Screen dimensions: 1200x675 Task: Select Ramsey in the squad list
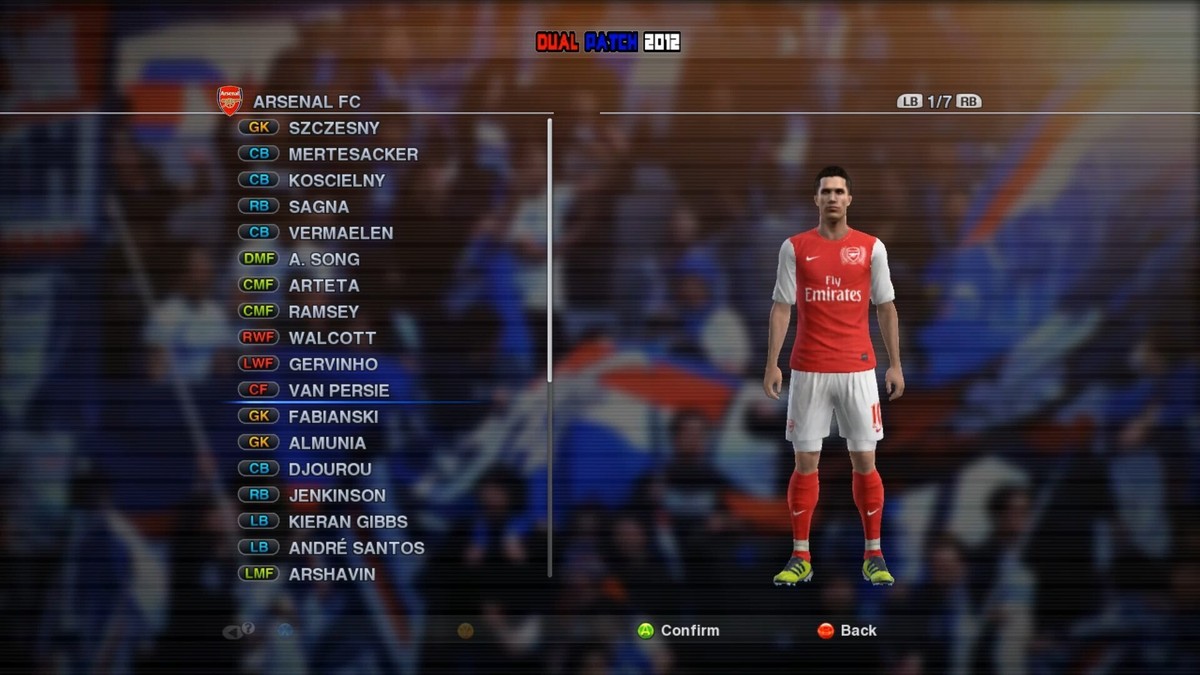tap(323, 311)
